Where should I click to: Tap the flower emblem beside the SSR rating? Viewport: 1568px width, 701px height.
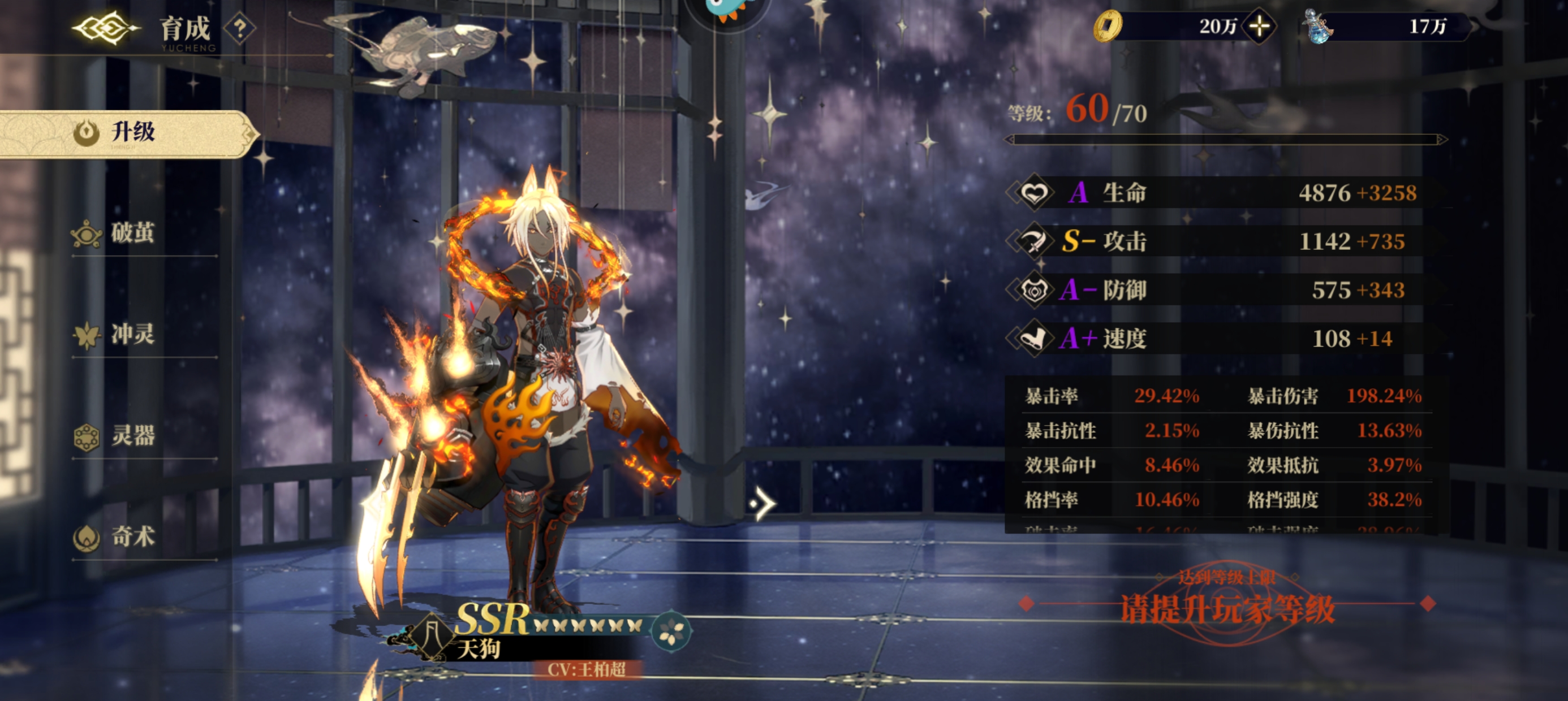click(671, 631)
